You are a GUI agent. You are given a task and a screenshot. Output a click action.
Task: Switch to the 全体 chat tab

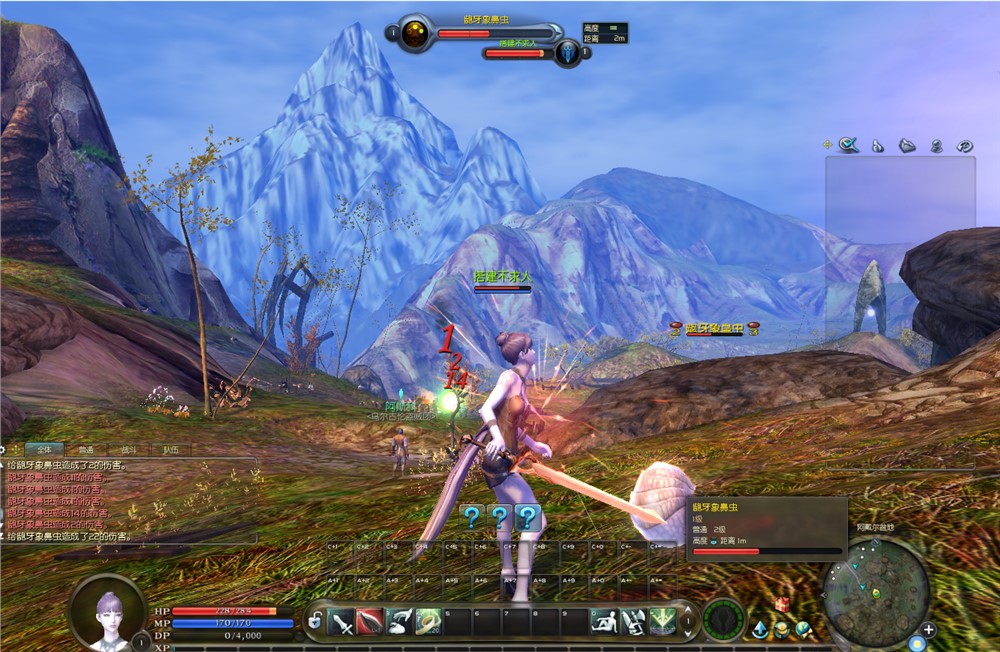coord(43,450)
